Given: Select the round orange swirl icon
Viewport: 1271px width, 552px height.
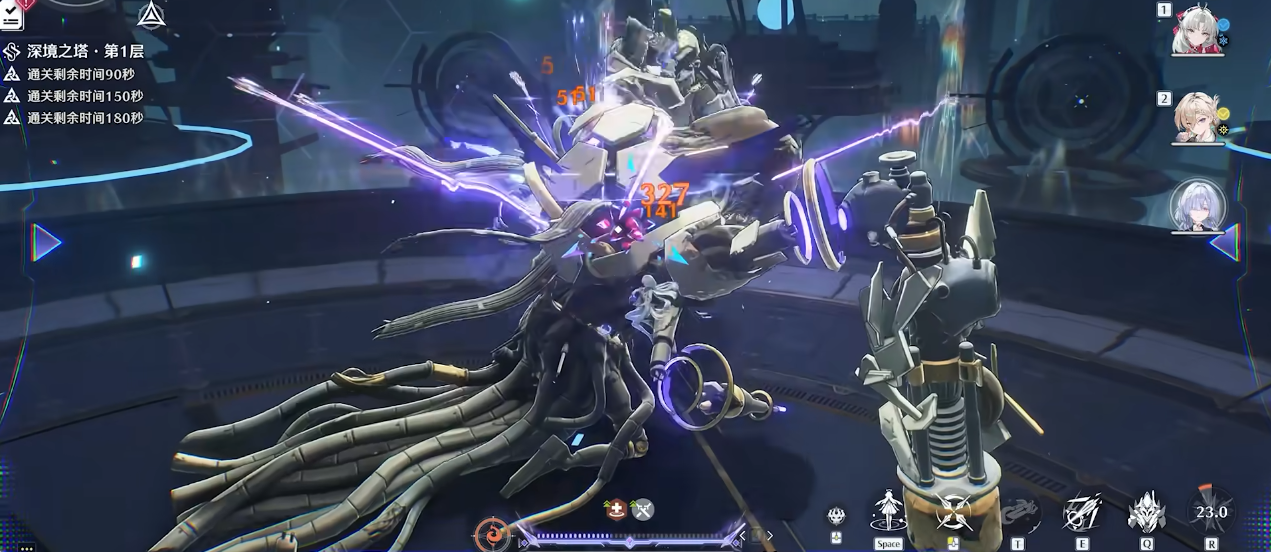Looking at the screenshot, I should coord(492,535).
